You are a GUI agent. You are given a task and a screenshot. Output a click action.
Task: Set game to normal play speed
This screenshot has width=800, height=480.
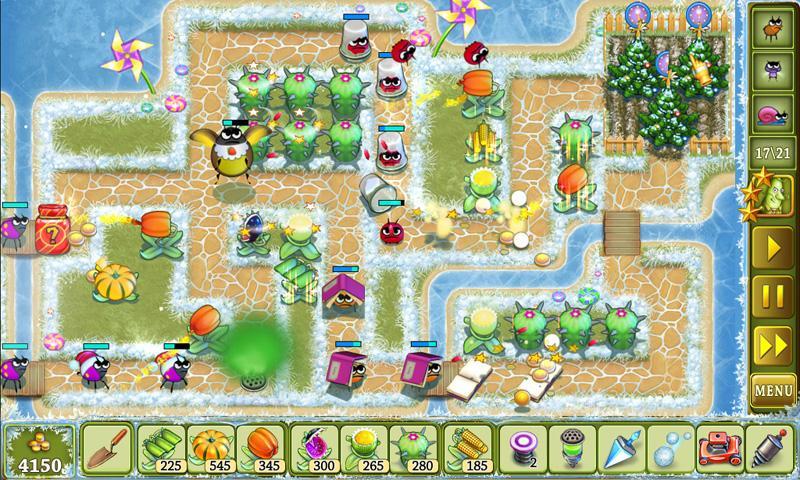[x=773, y=247]
